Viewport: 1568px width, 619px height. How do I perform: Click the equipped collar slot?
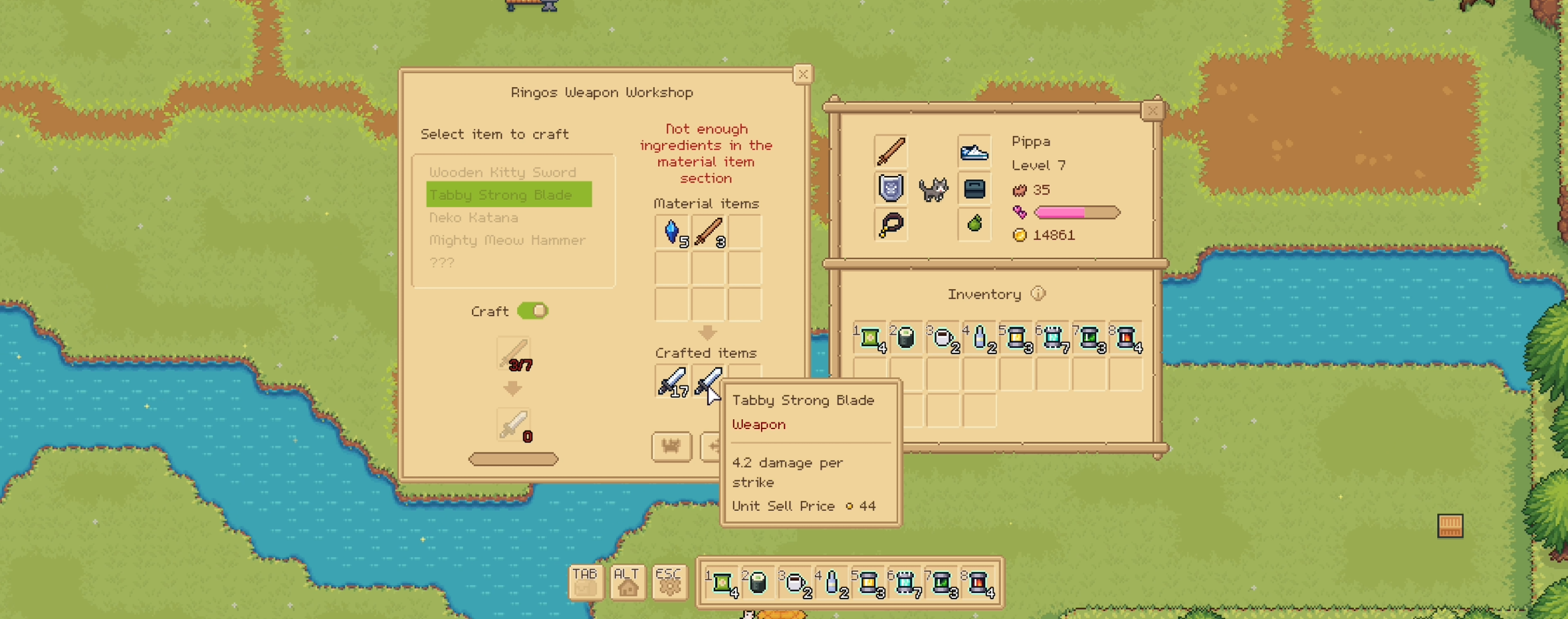(x=891, y=224)
